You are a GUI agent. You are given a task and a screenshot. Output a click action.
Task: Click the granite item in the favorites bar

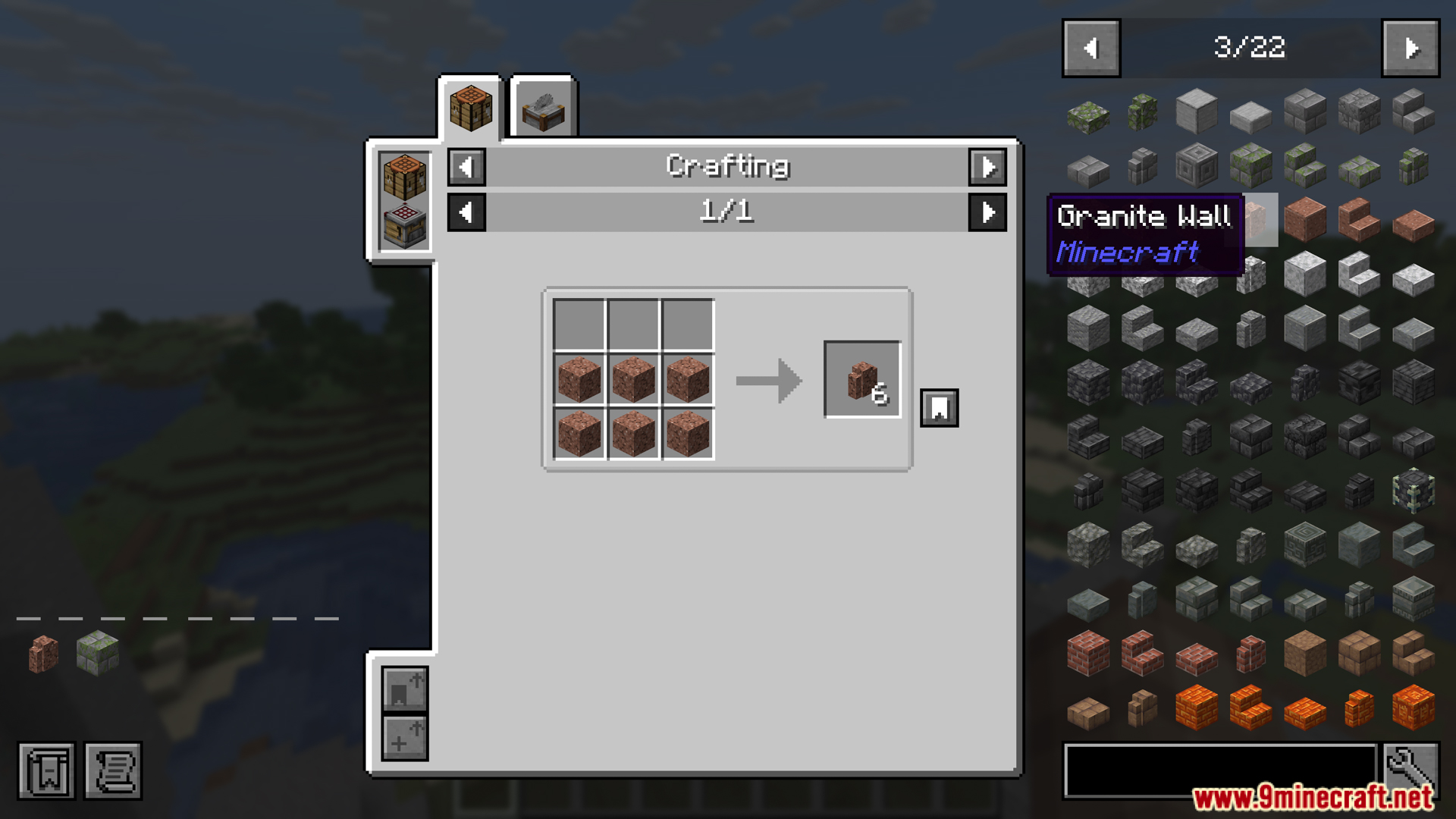point(42,654)
